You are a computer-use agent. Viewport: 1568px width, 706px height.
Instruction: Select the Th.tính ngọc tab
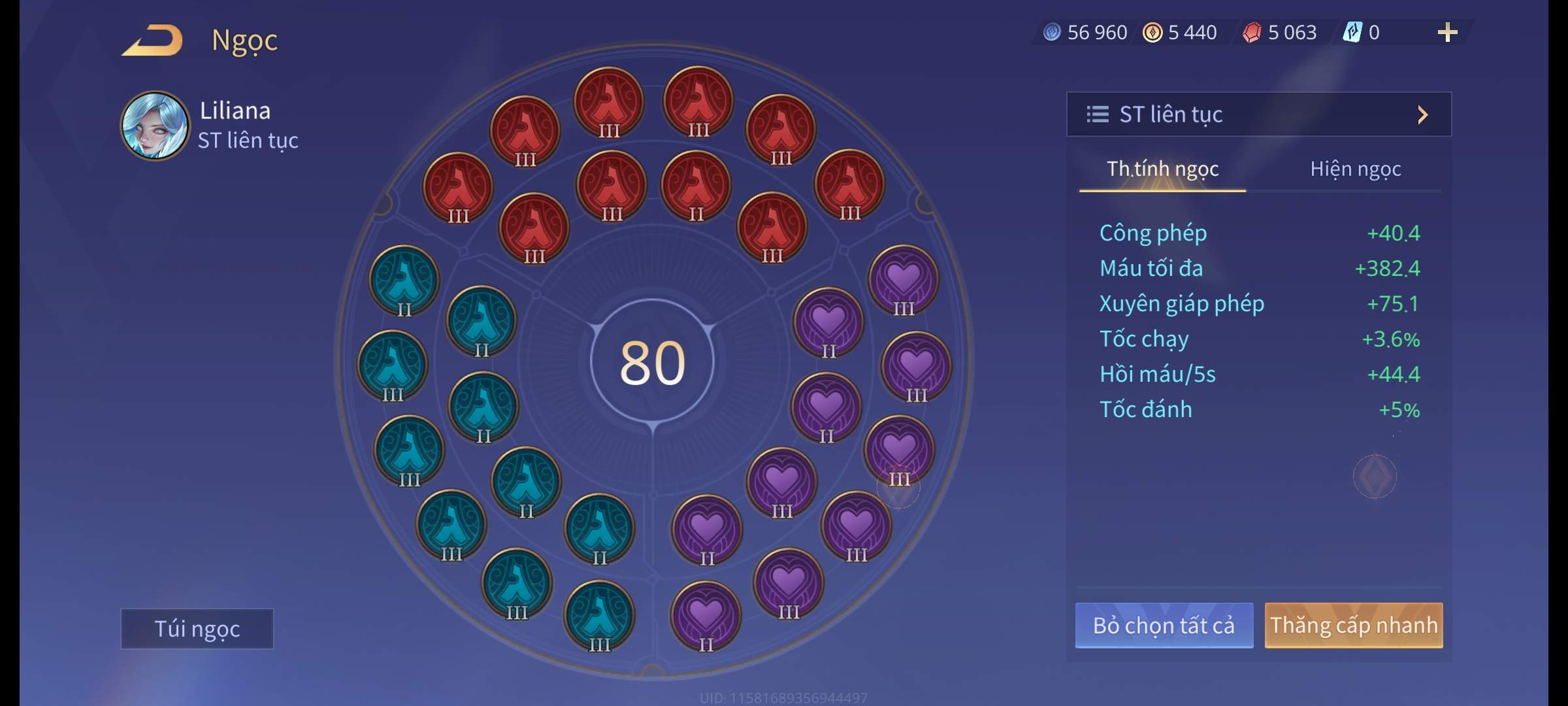(1162, 169)
